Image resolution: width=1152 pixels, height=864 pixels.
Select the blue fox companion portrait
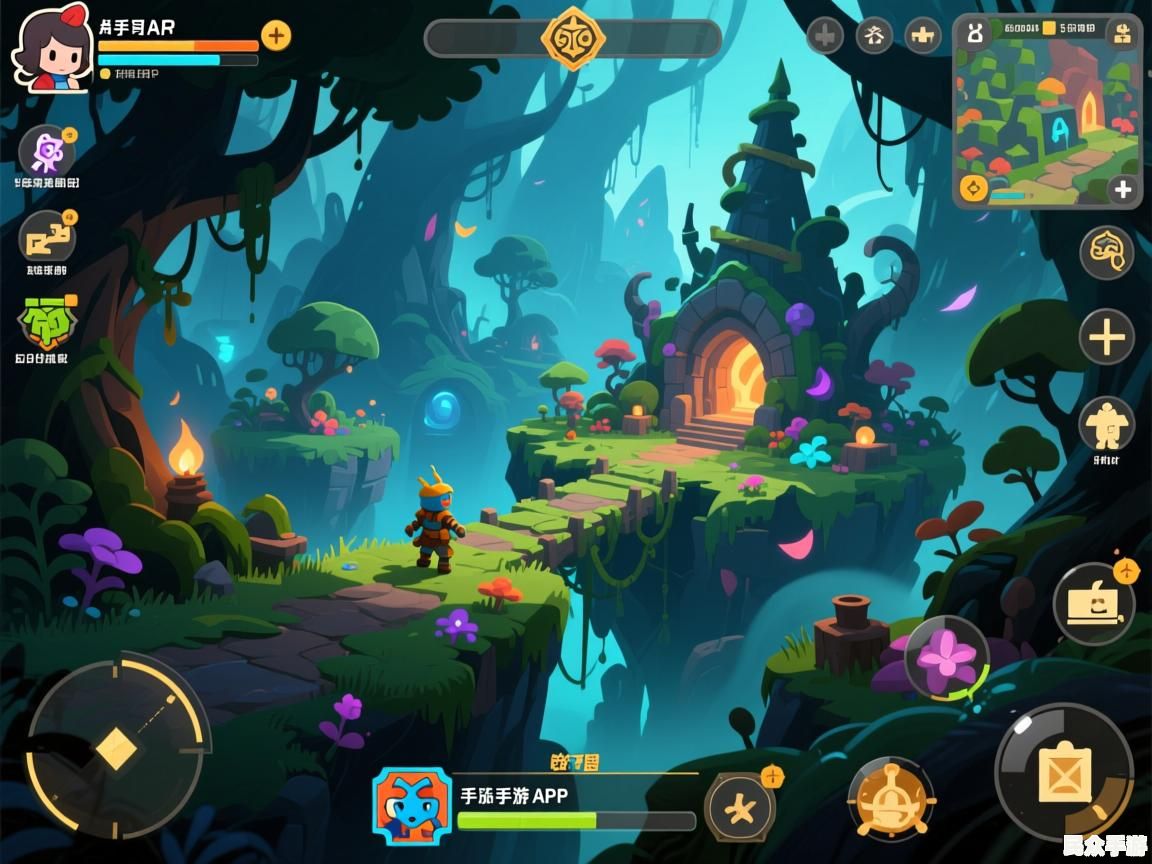(x=412, y=807)
